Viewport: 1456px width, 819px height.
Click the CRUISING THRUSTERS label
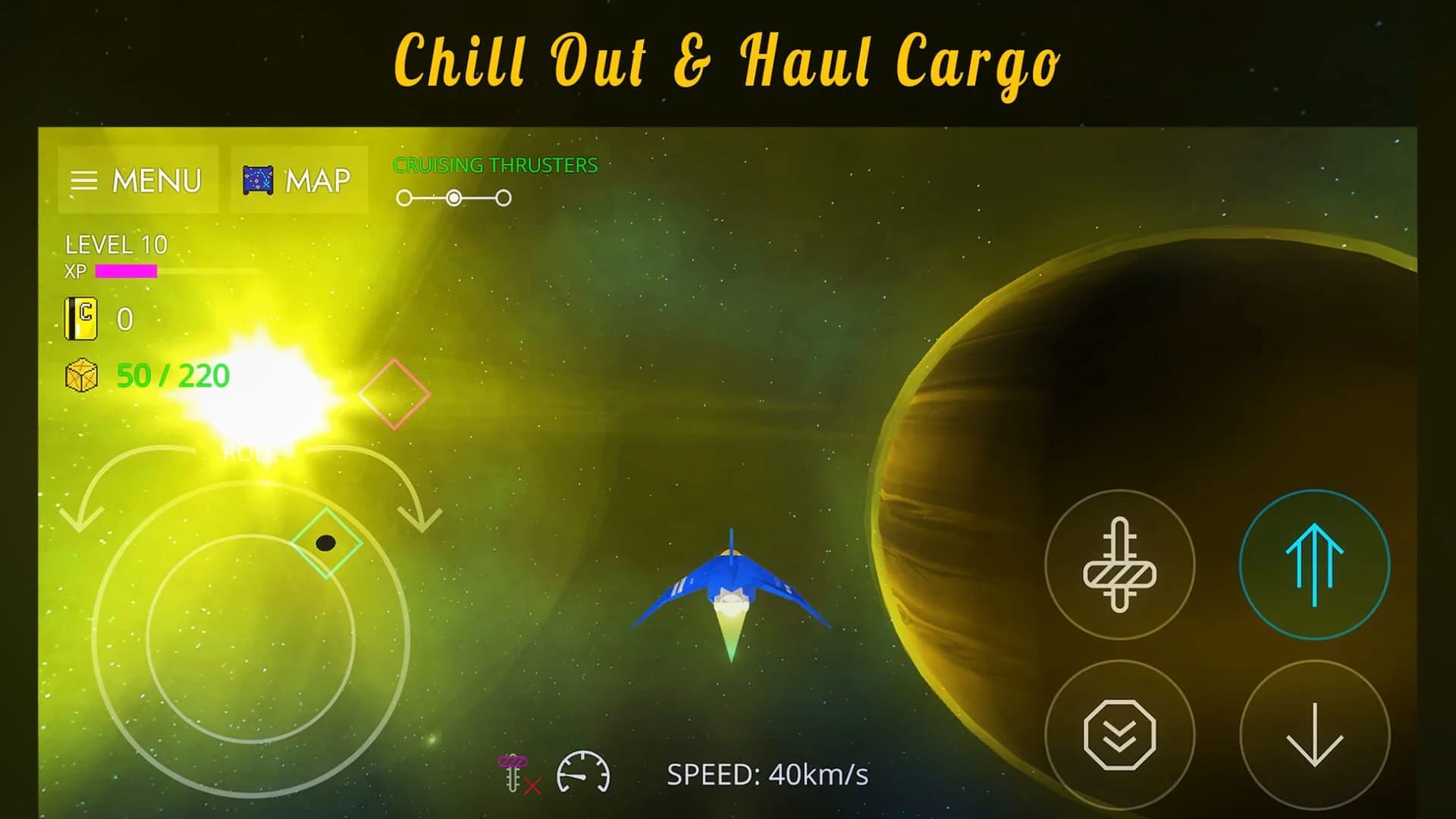494,165
